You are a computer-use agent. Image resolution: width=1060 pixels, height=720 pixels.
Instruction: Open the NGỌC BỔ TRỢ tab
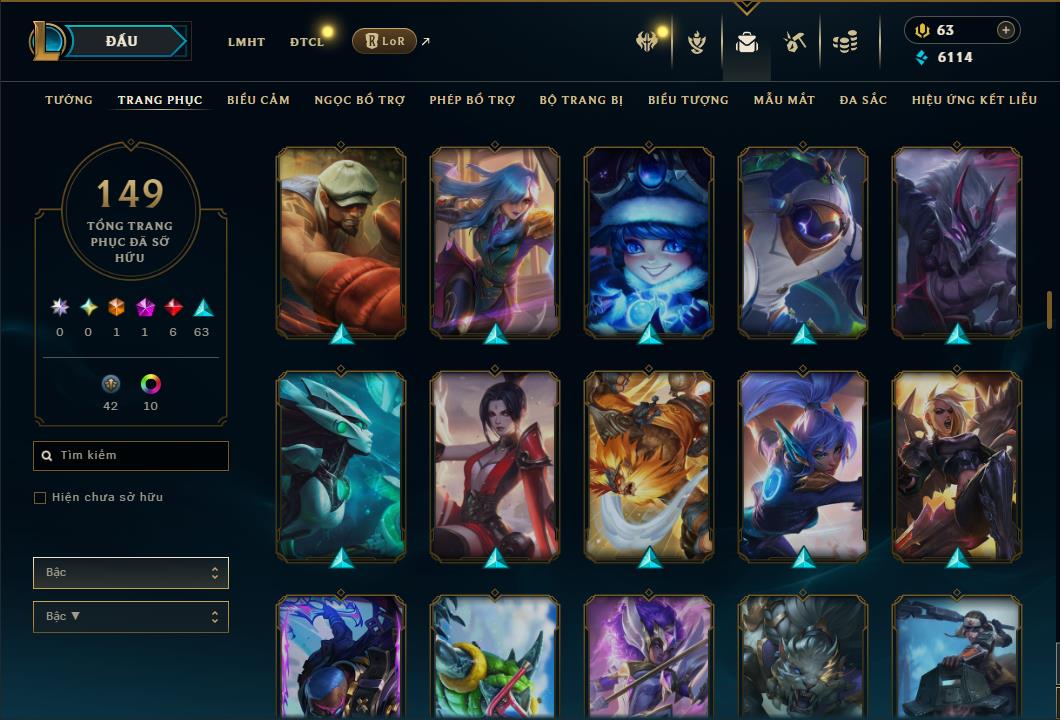(359, 100)
